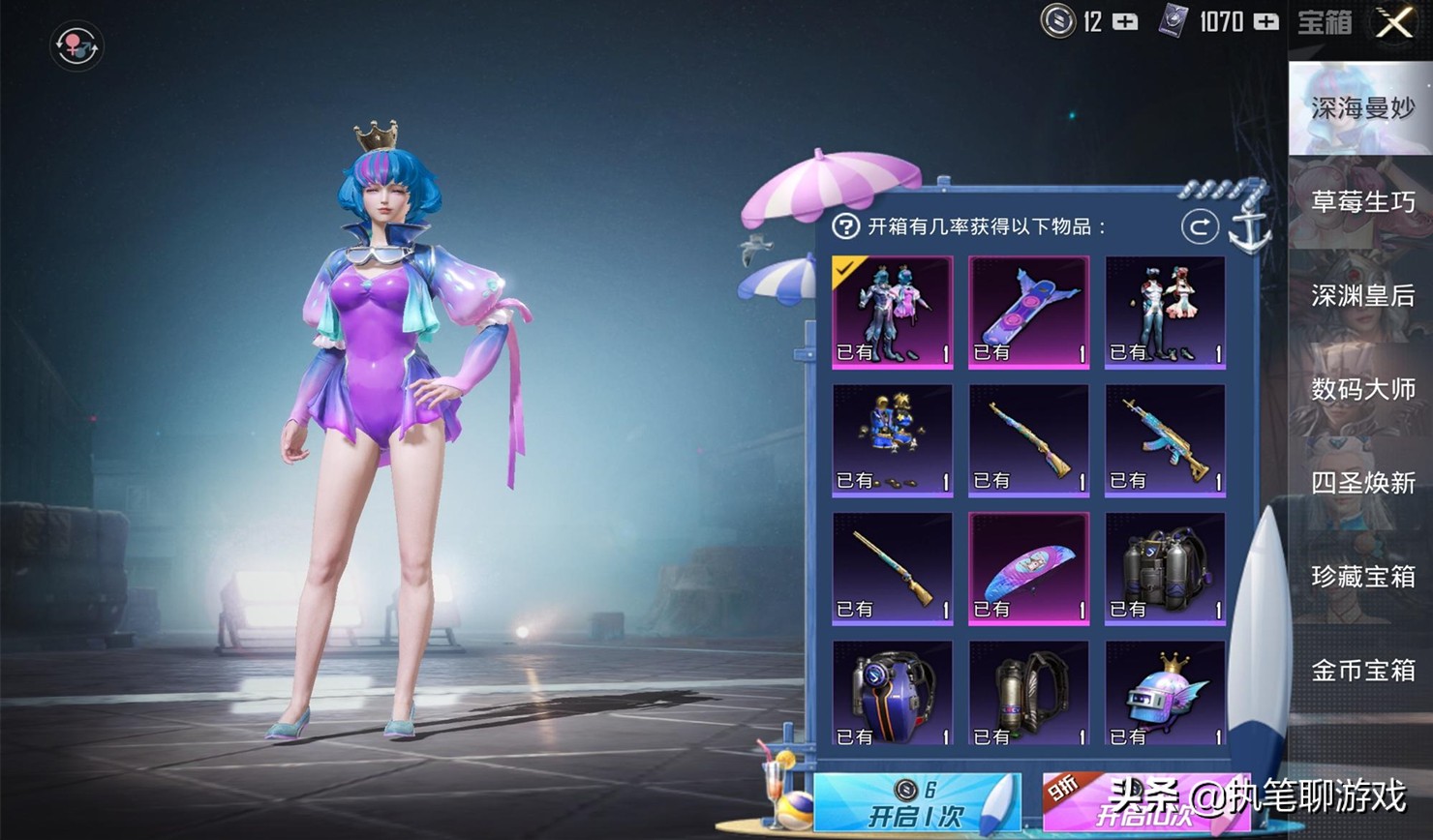Refresh the loot item list with circular arrow
The image size is (1433, 840).
1199,228
